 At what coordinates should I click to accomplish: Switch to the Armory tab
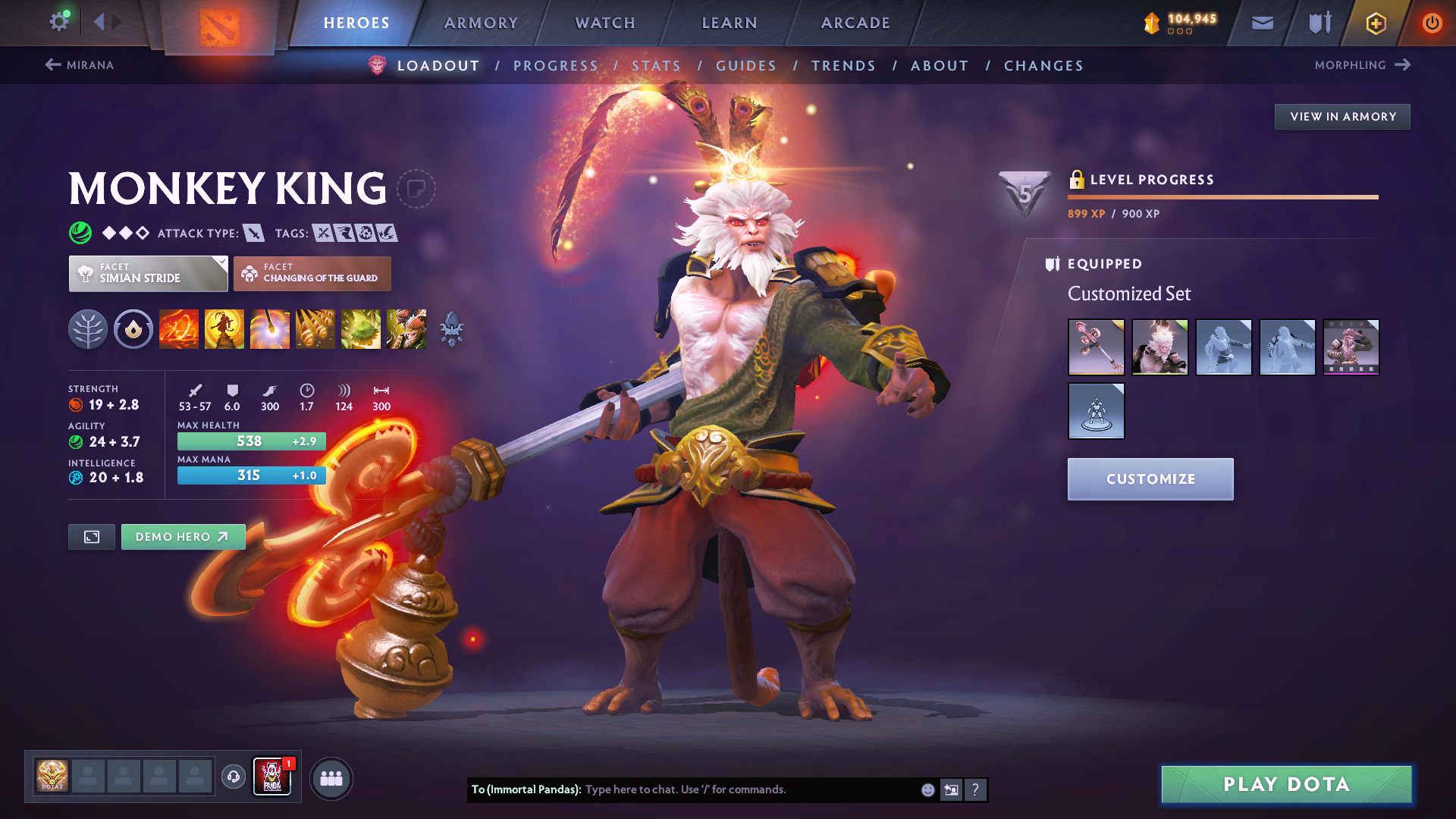point(481,23)
